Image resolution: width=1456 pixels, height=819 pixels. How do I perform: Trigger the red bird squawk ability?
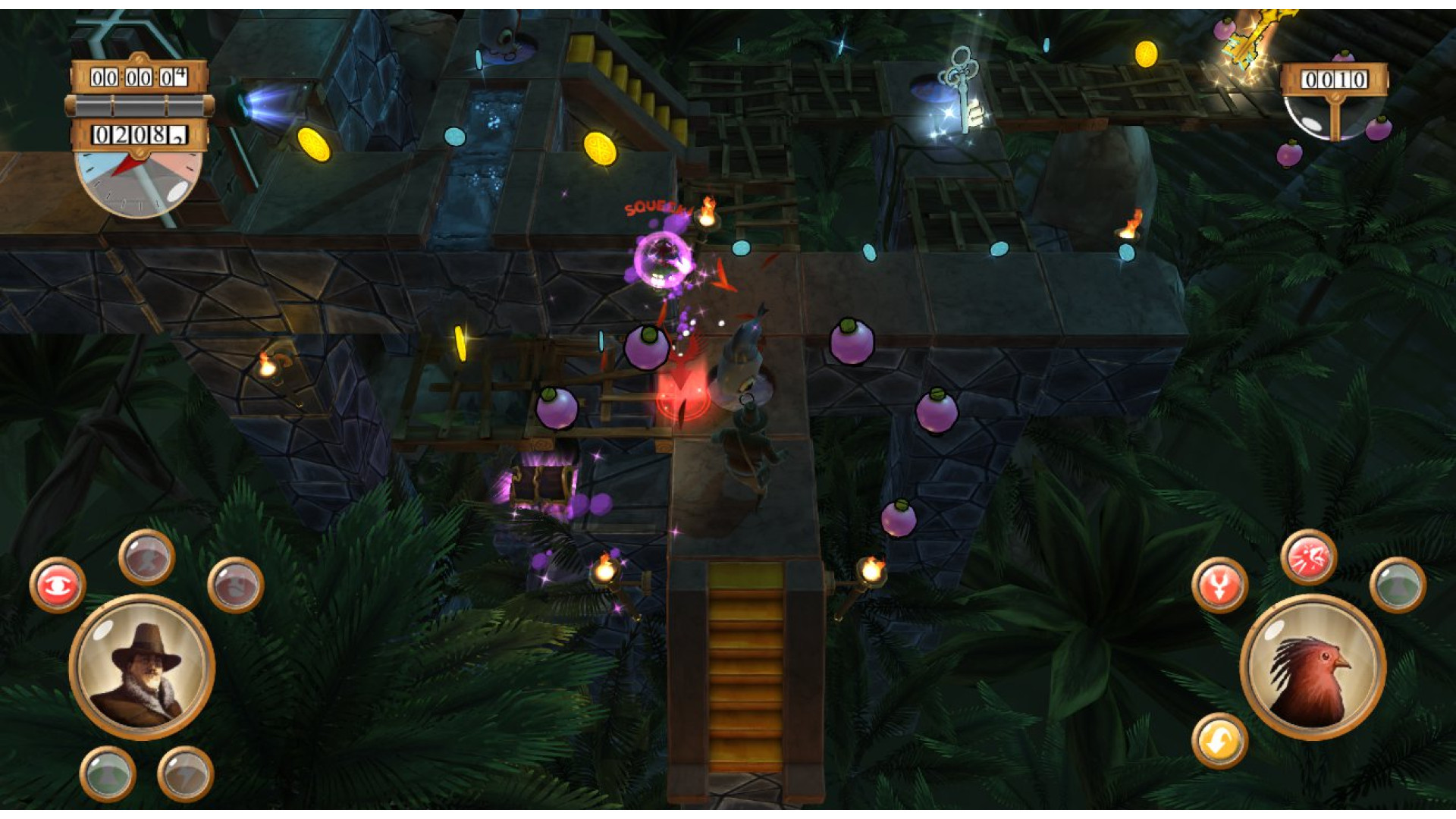pyautogui.click(x=1308, y=557)
